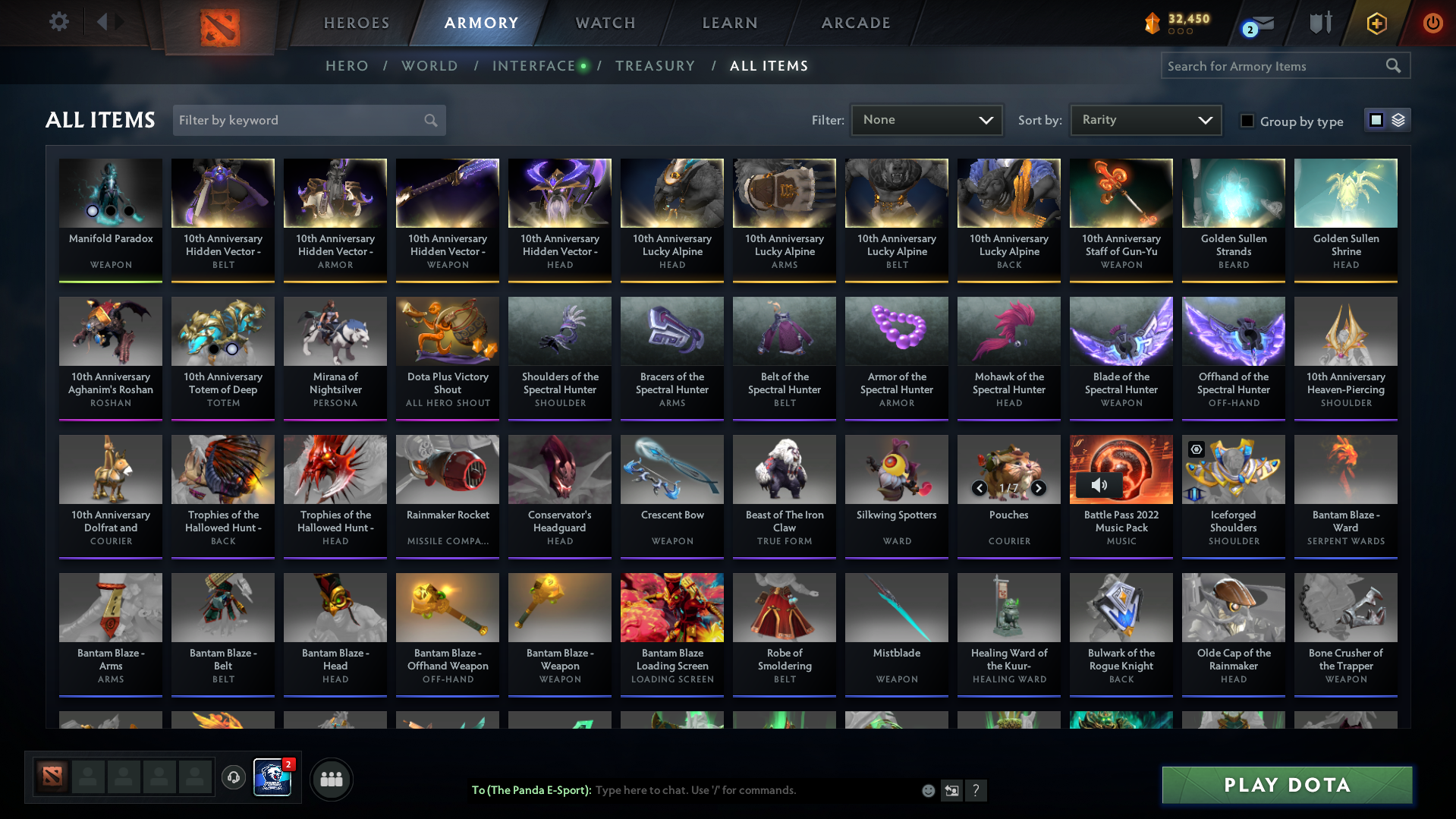1456x819 pixels.
Task: Select the grid view mode toggle
Action: point(1376,120)
